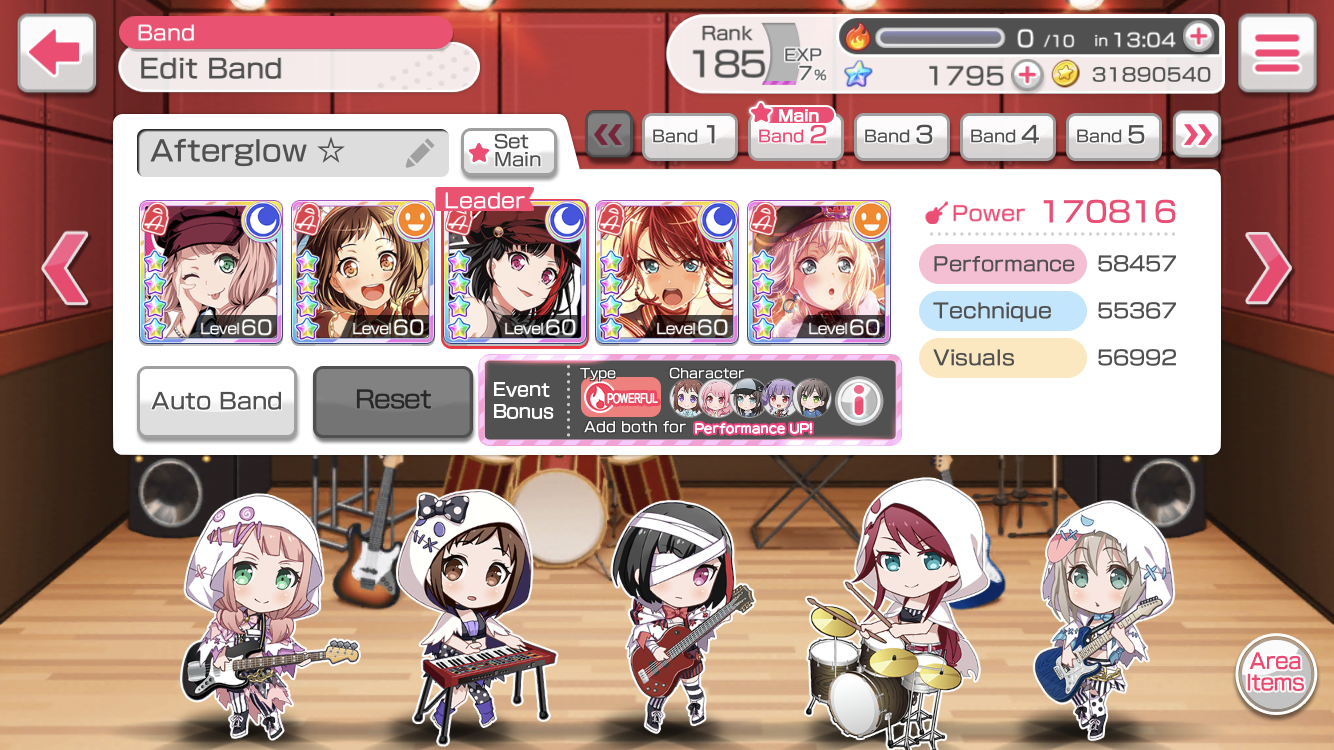
Task: Open the Band 4 tab
Action: [x=1004, y=136]
